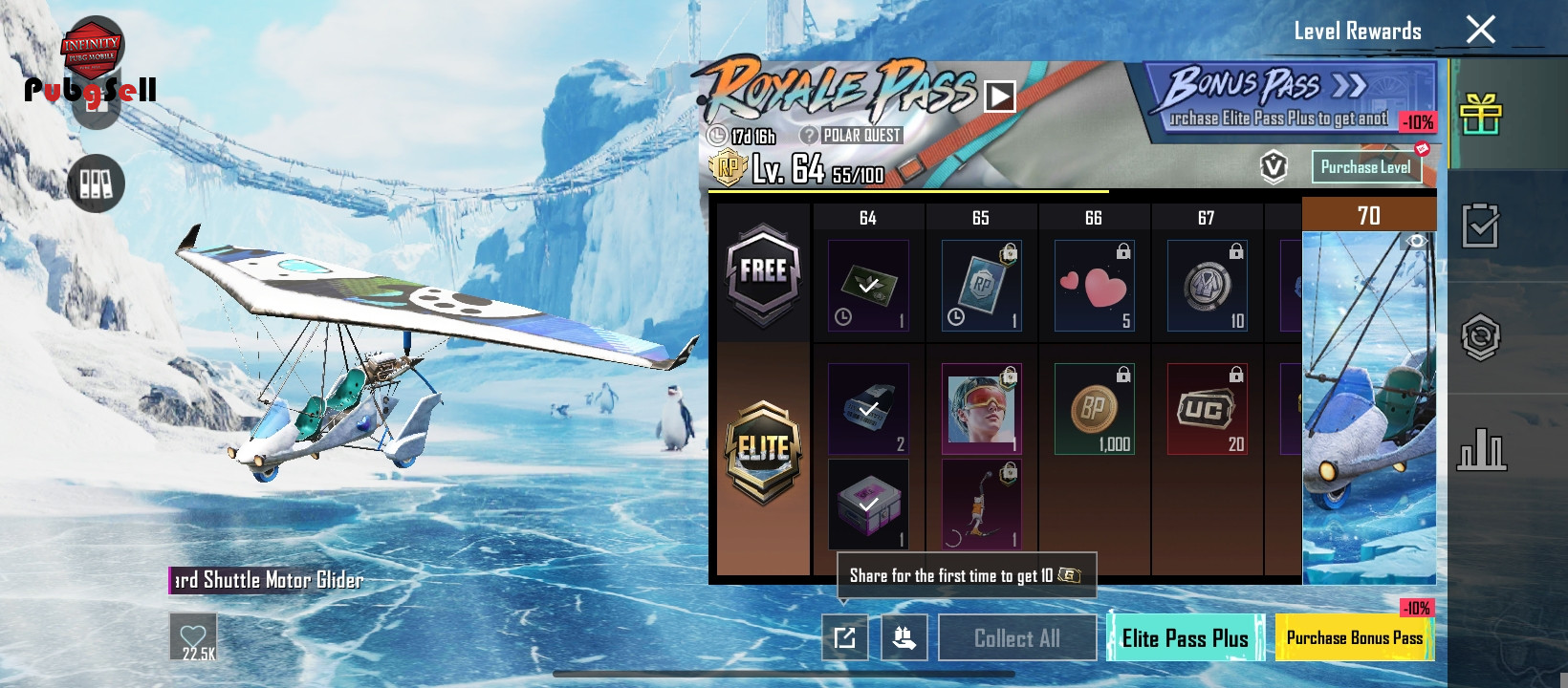Image resolution: width=1568 pixels, height=688 pixels.
Task: Purchase Bonus Pass
Action: tap(1354, 637)
